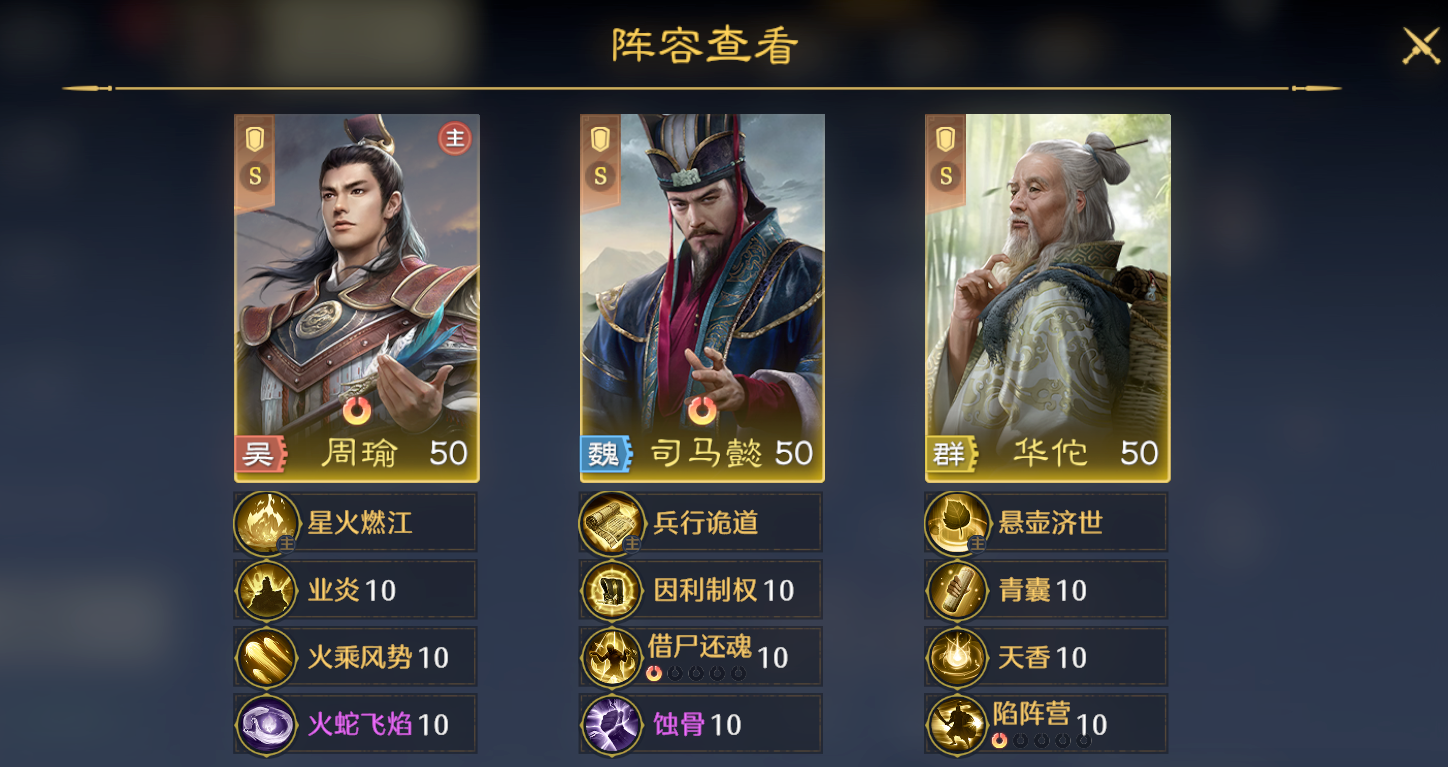Viewport: 1448px width, 767px height.
Task: Click the shield badge on Hua Tuo's card
Action: pyautogui.click(x=943, y=137)
